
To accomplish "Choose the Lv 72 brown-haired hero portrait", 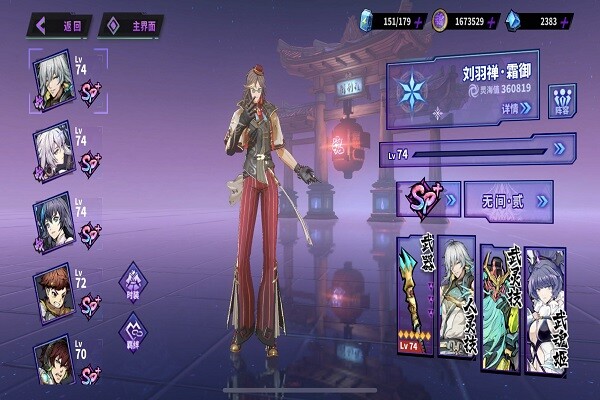I will (53, 292).
